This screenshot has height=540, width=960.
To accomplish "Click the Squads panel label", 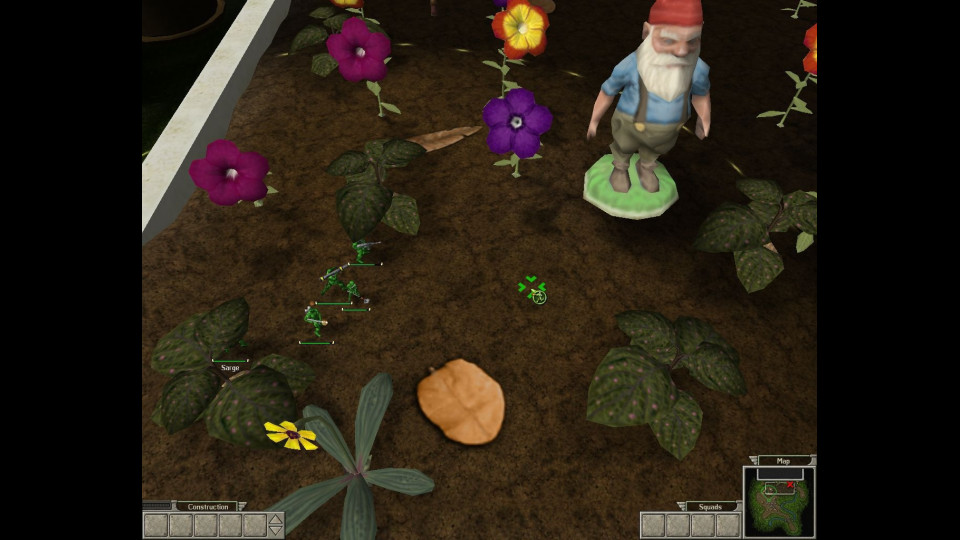I will [711, 506].
